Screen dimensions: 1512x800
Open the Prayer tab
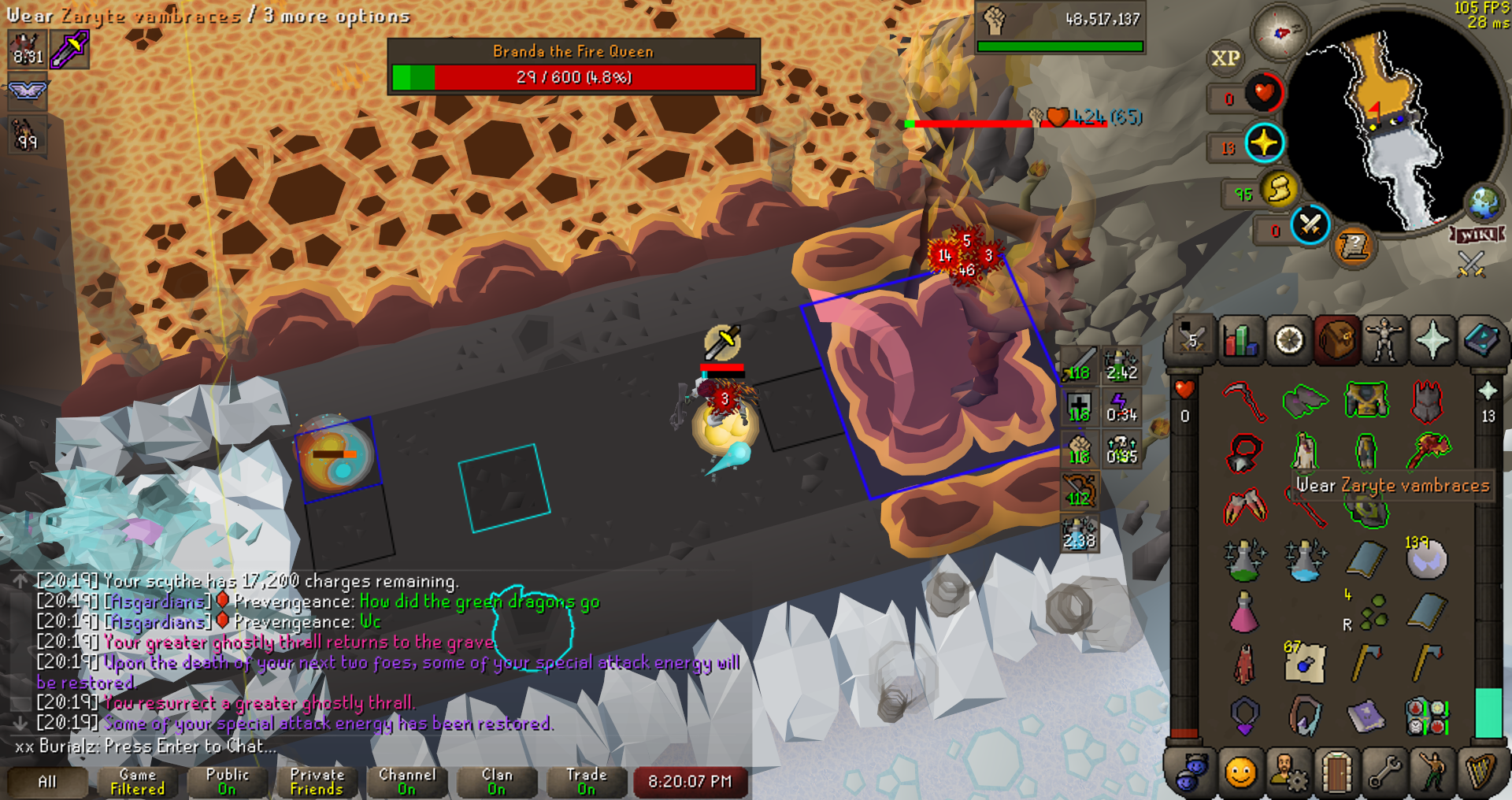pyautogui.click(x=1432, y=340)
